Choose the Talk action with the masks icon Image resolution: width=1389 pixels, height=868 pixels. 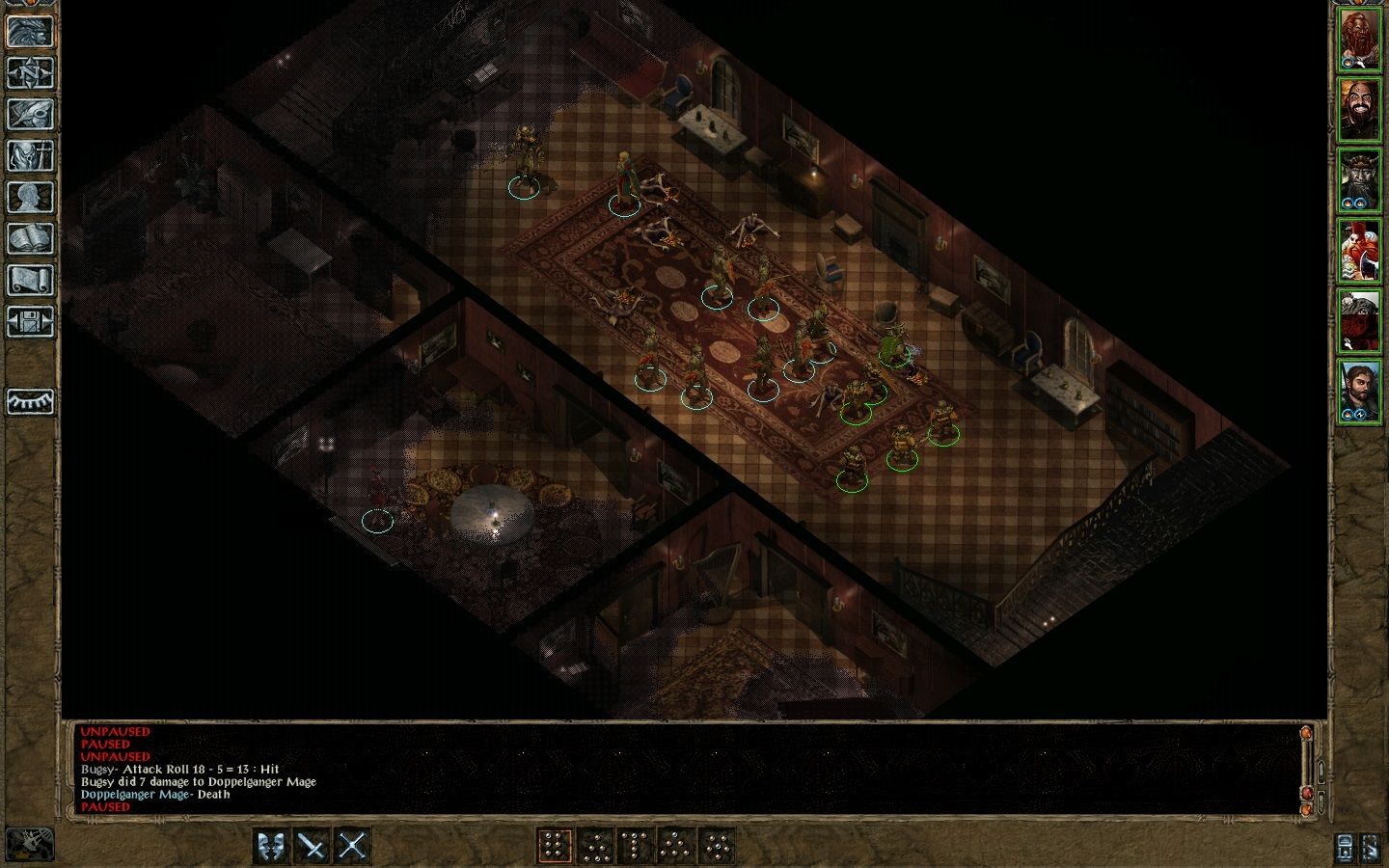[x=271, y=846]
